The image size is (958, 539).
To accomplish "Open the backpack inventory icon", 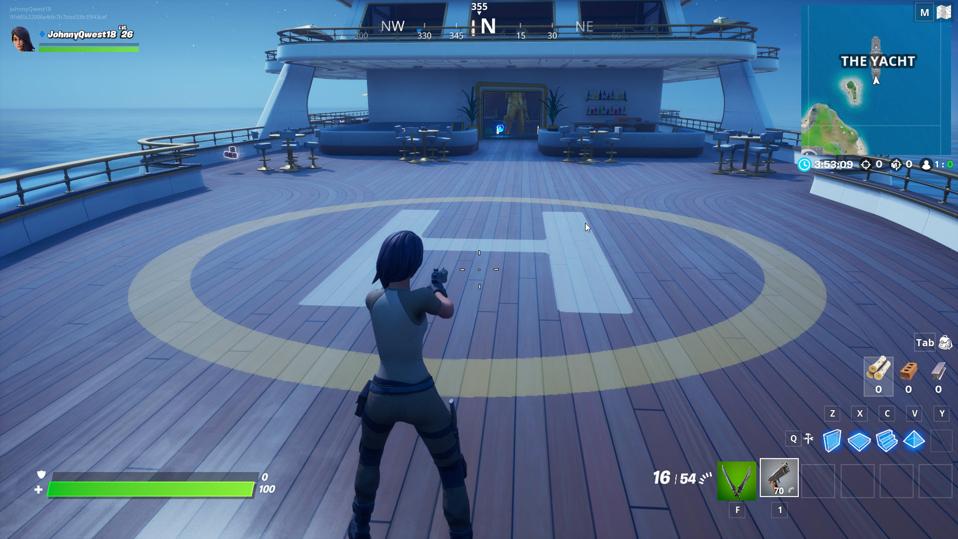I will coord(945,343).
